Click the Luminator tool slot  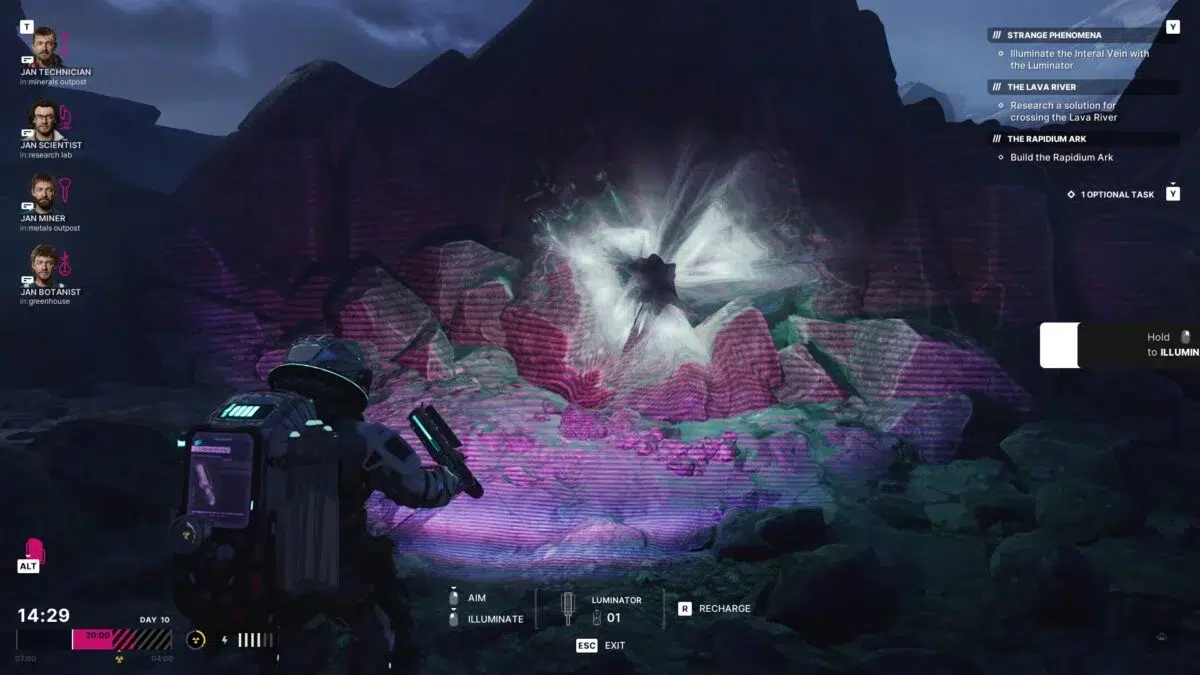coord(569,608)
